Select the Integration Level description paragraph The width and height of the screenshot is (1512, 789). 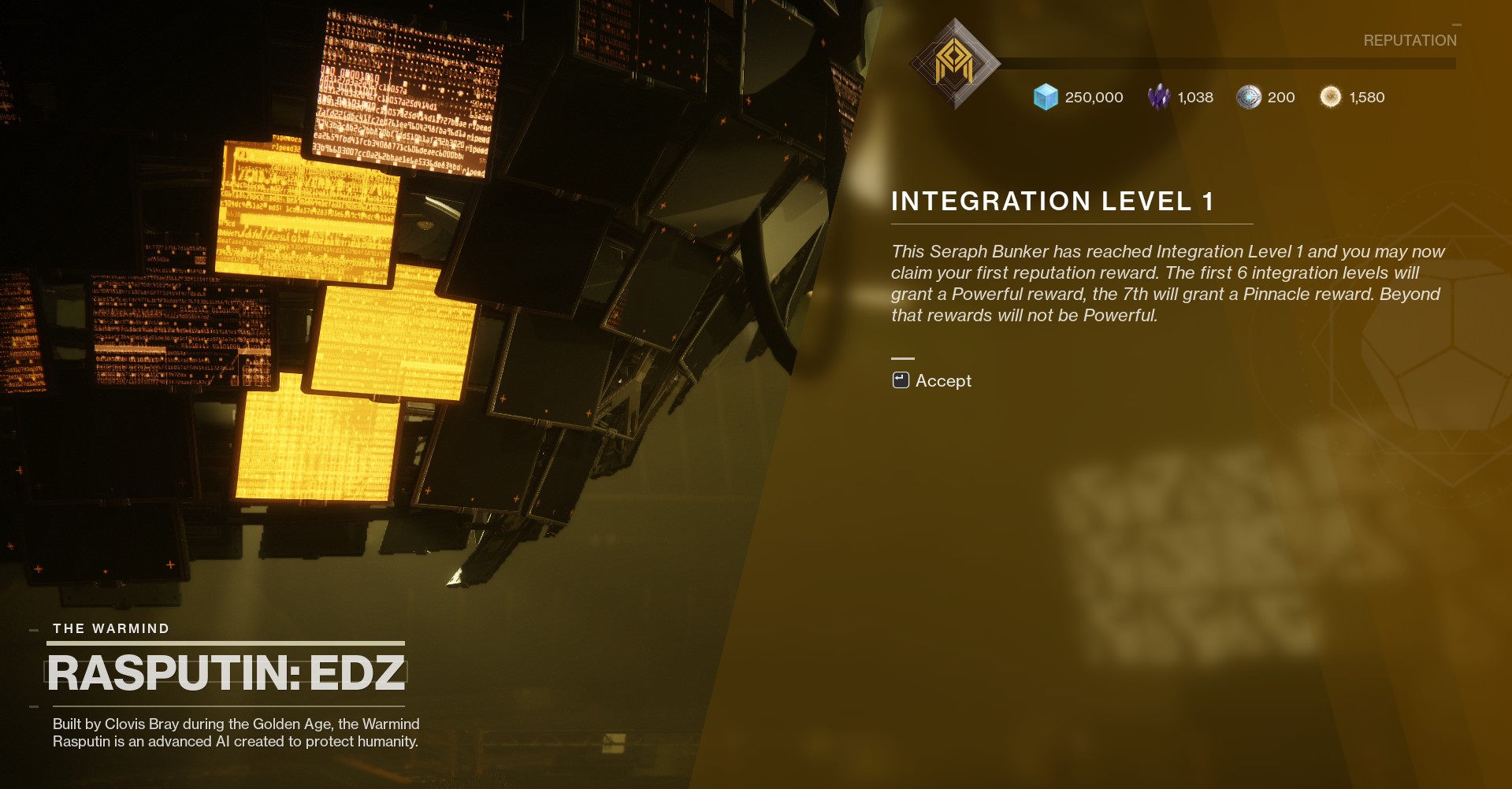point(1166,283)
